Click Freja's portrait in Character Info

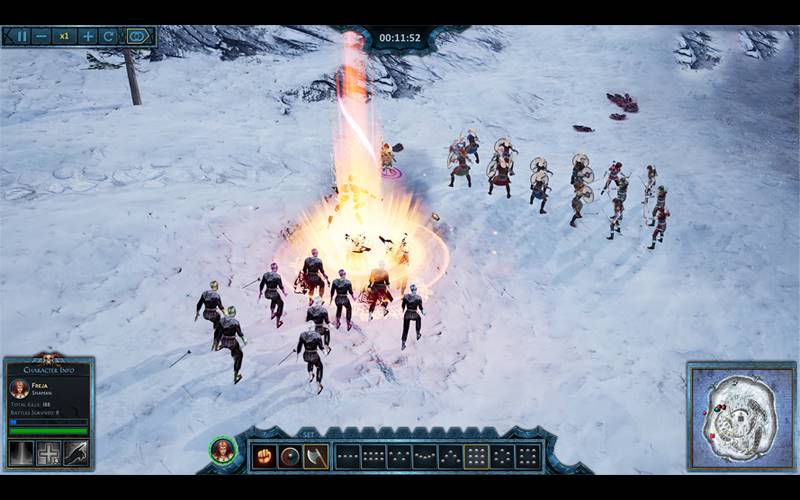(19, 389)
